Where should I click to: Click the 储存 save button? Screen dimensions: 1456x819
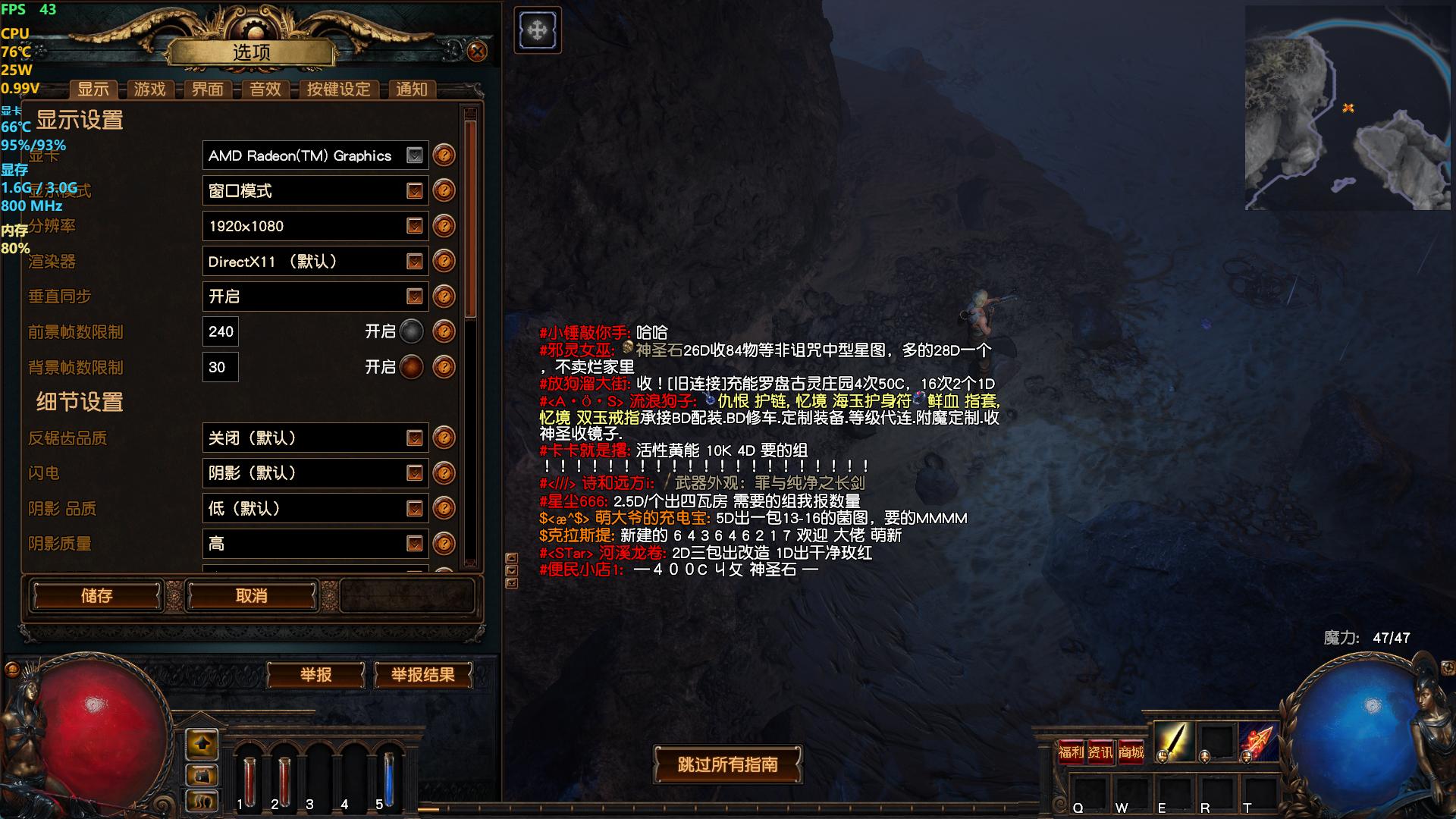(x=95, y=596)
